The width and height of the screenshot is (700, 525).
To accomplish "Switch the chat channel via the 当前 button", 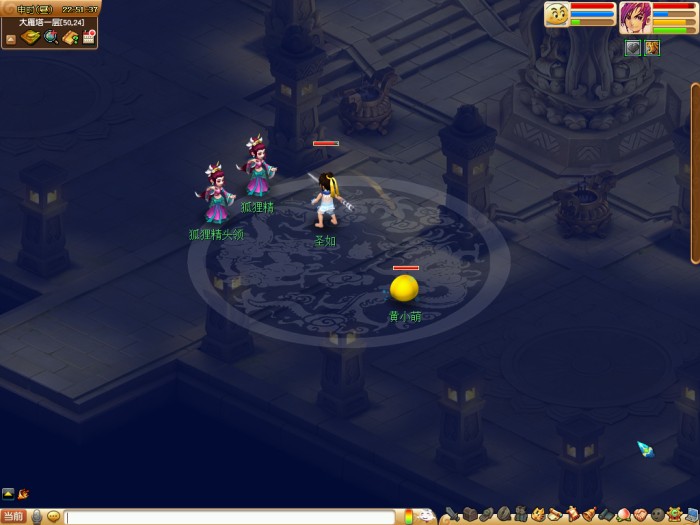I will (13, 516).
